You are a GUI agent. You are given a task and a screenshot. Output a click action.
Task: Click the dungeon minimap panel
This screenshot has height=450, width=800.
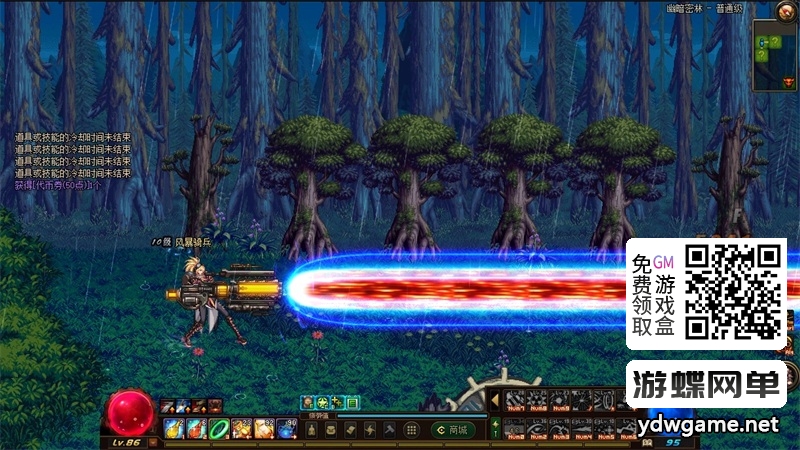[774, 60]
